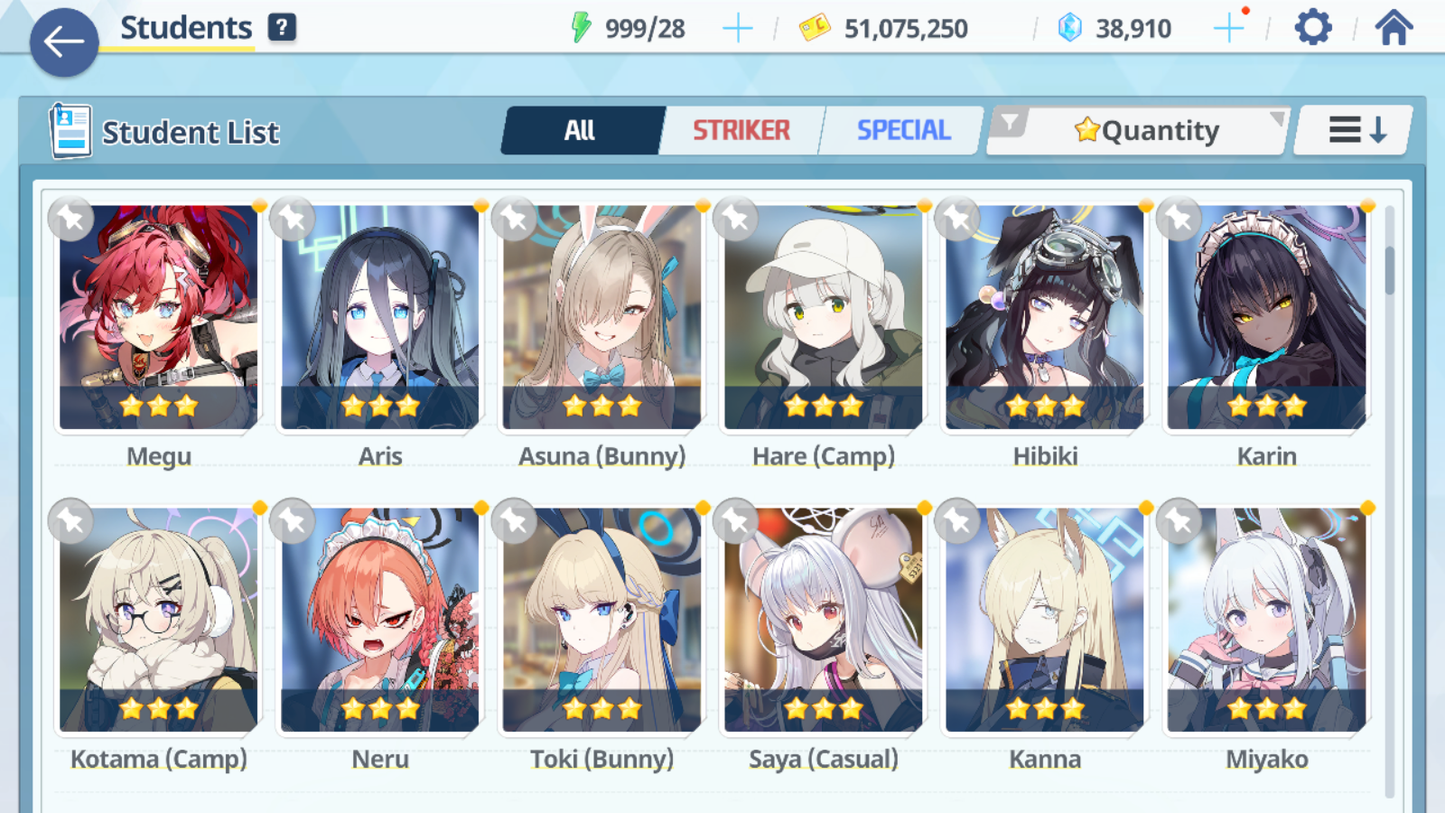
Task: Open Karin's student profile
Action: click(1266, 318)
